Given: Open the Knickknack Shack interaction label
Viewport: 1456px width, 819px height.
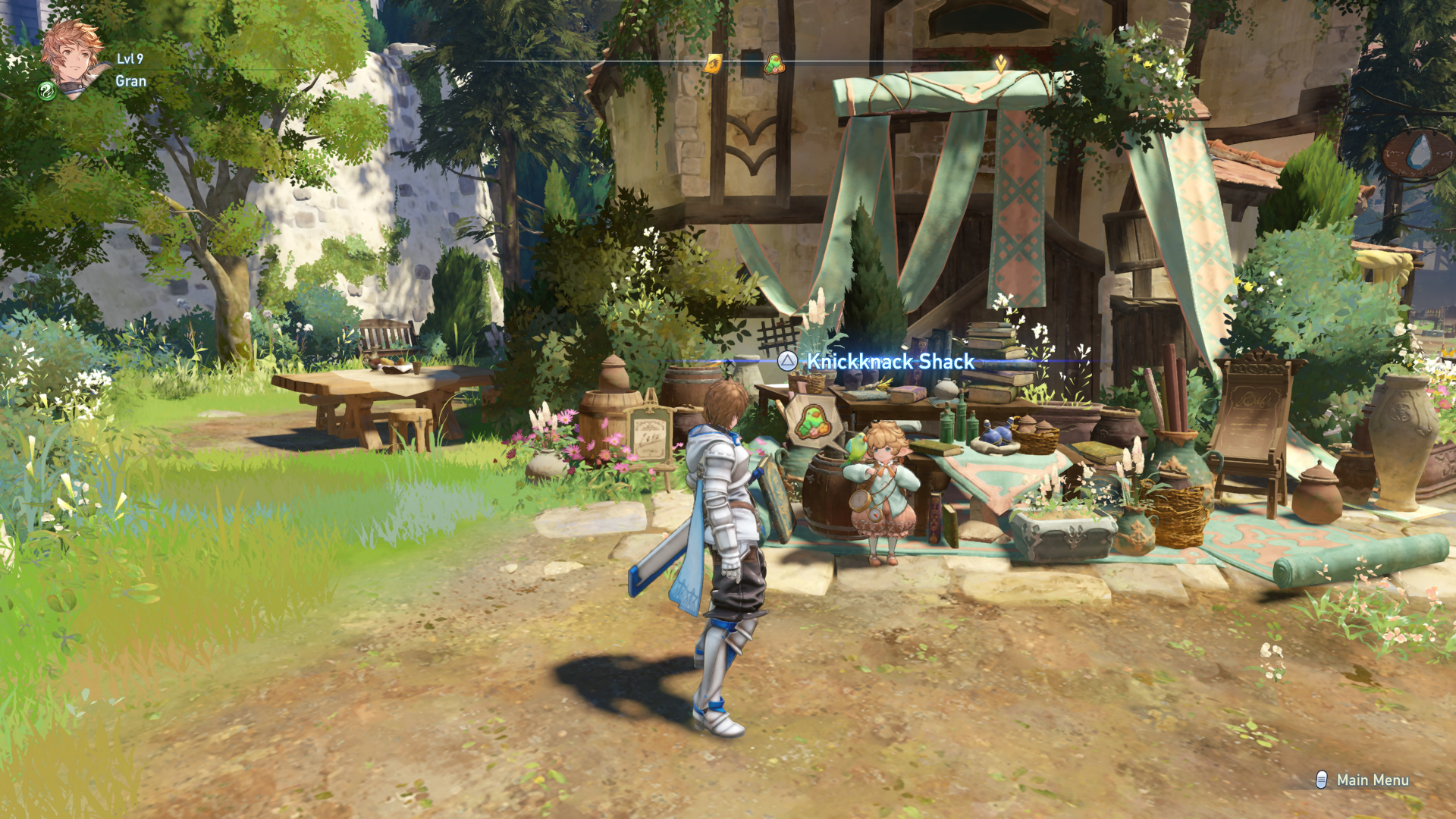Looking at the screenshot, I should click(x=889, y=362).
